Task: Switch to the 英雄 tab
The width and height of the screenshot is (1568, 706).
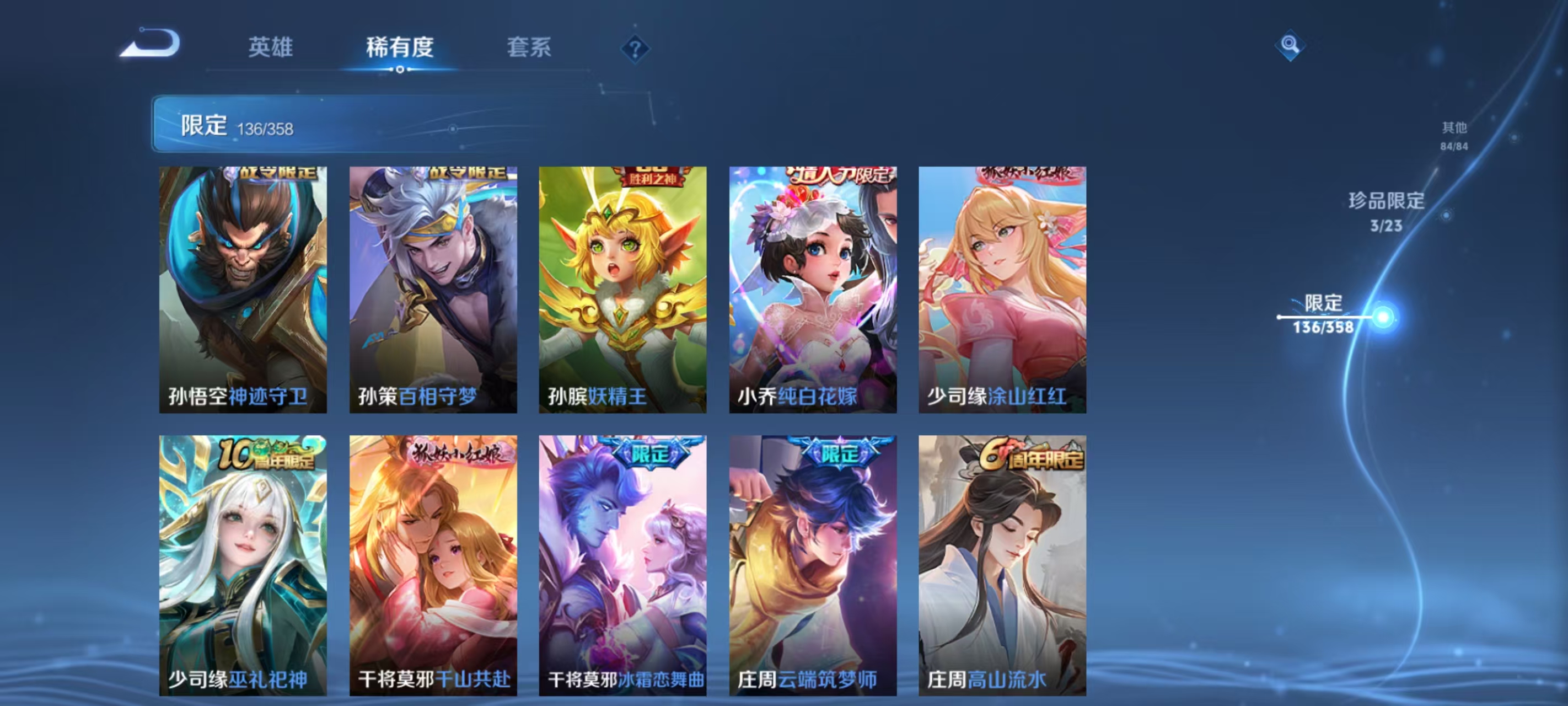Action: tap(271, 48)
